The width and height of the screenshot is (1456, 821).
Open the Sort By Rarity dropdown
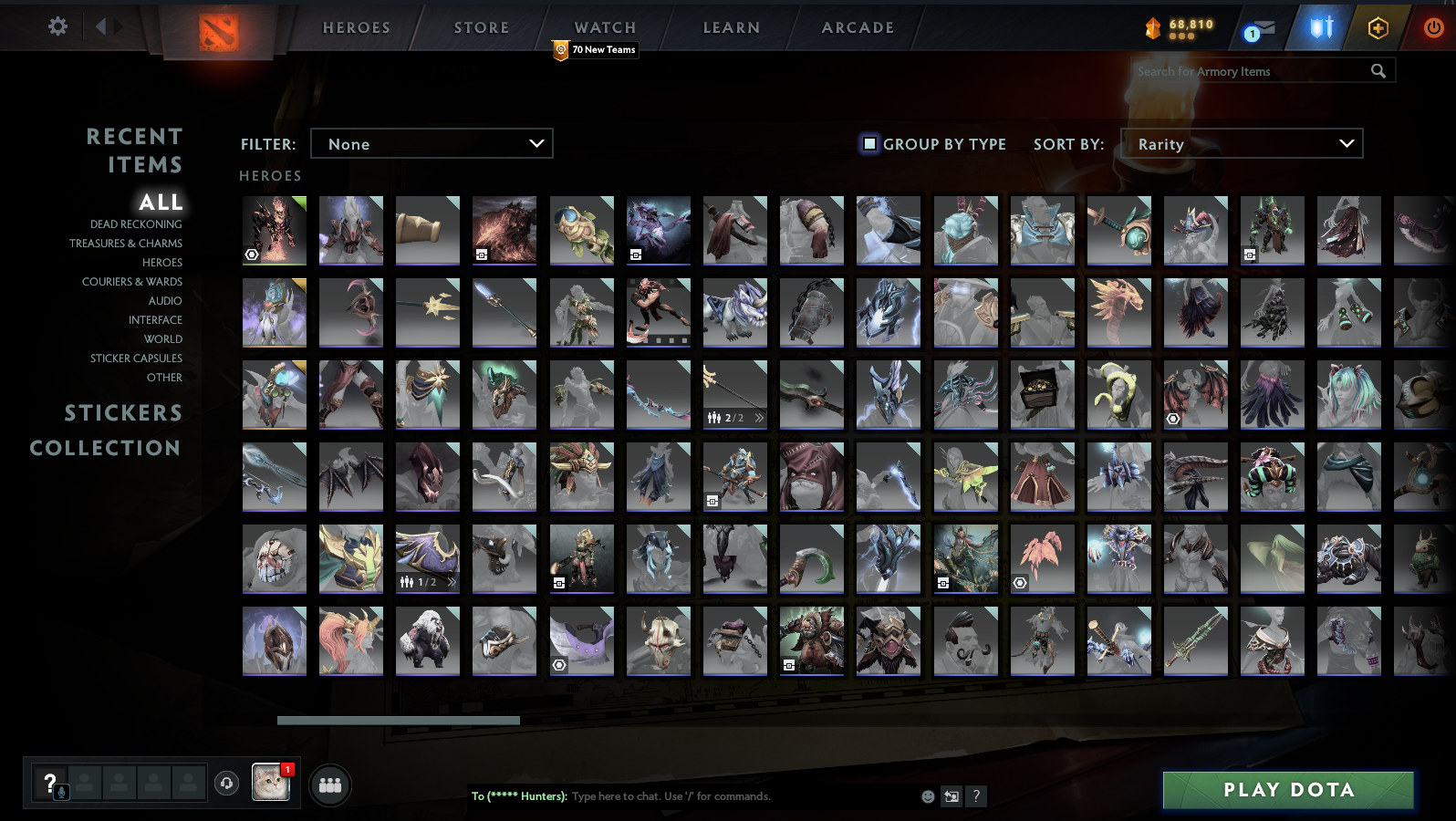coord(1242,143)
